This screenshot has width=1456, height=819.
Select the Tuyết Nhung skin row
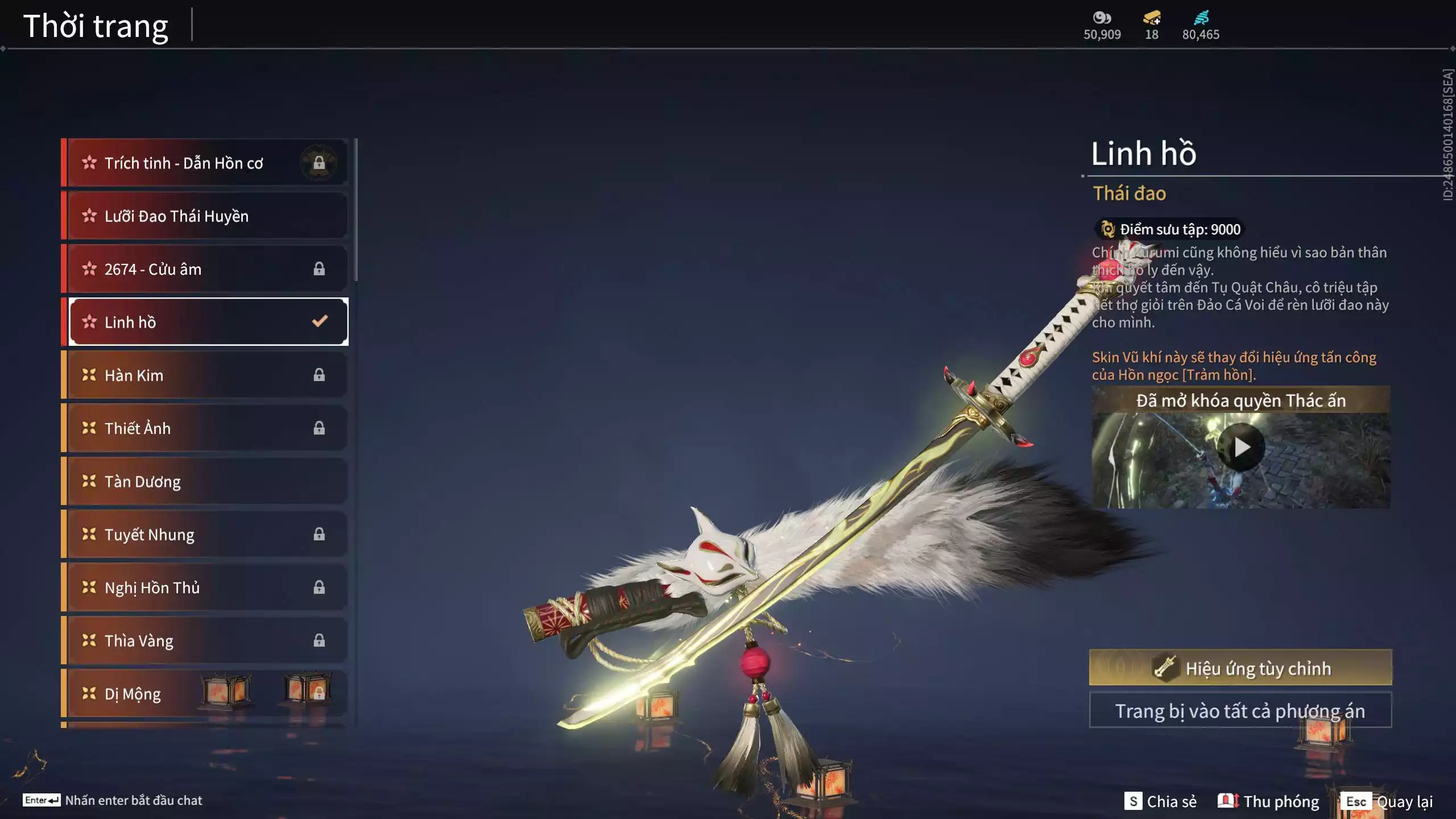click(205, 534)
